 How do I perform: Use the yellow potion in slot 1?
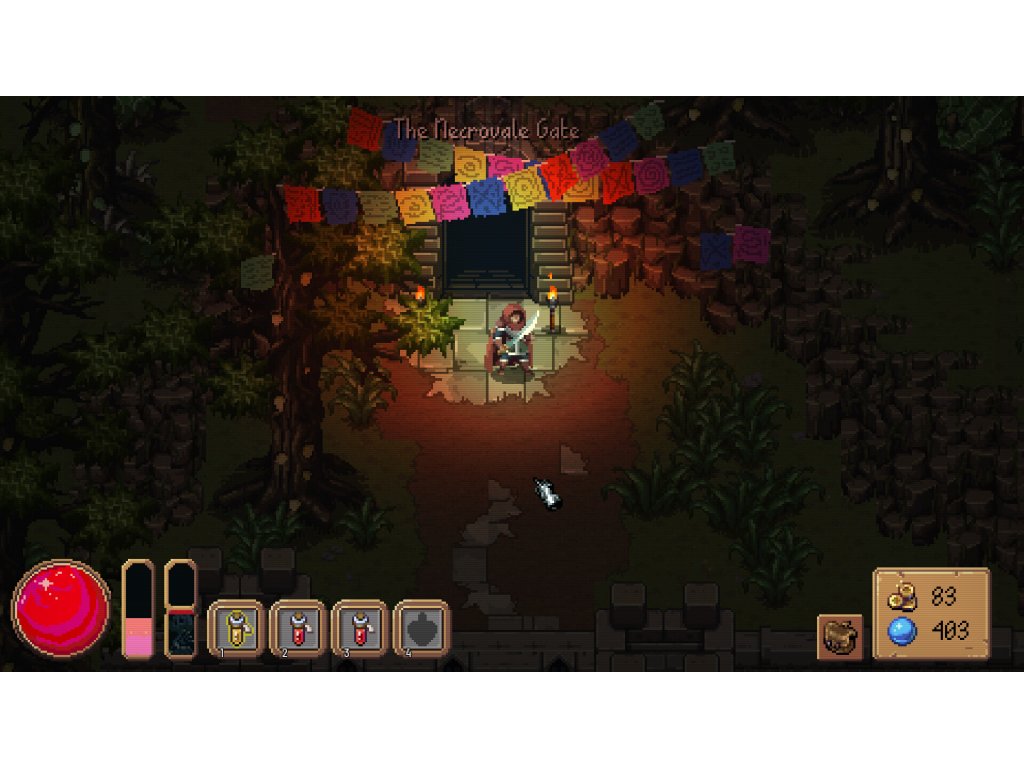click(x=237, y=628)
